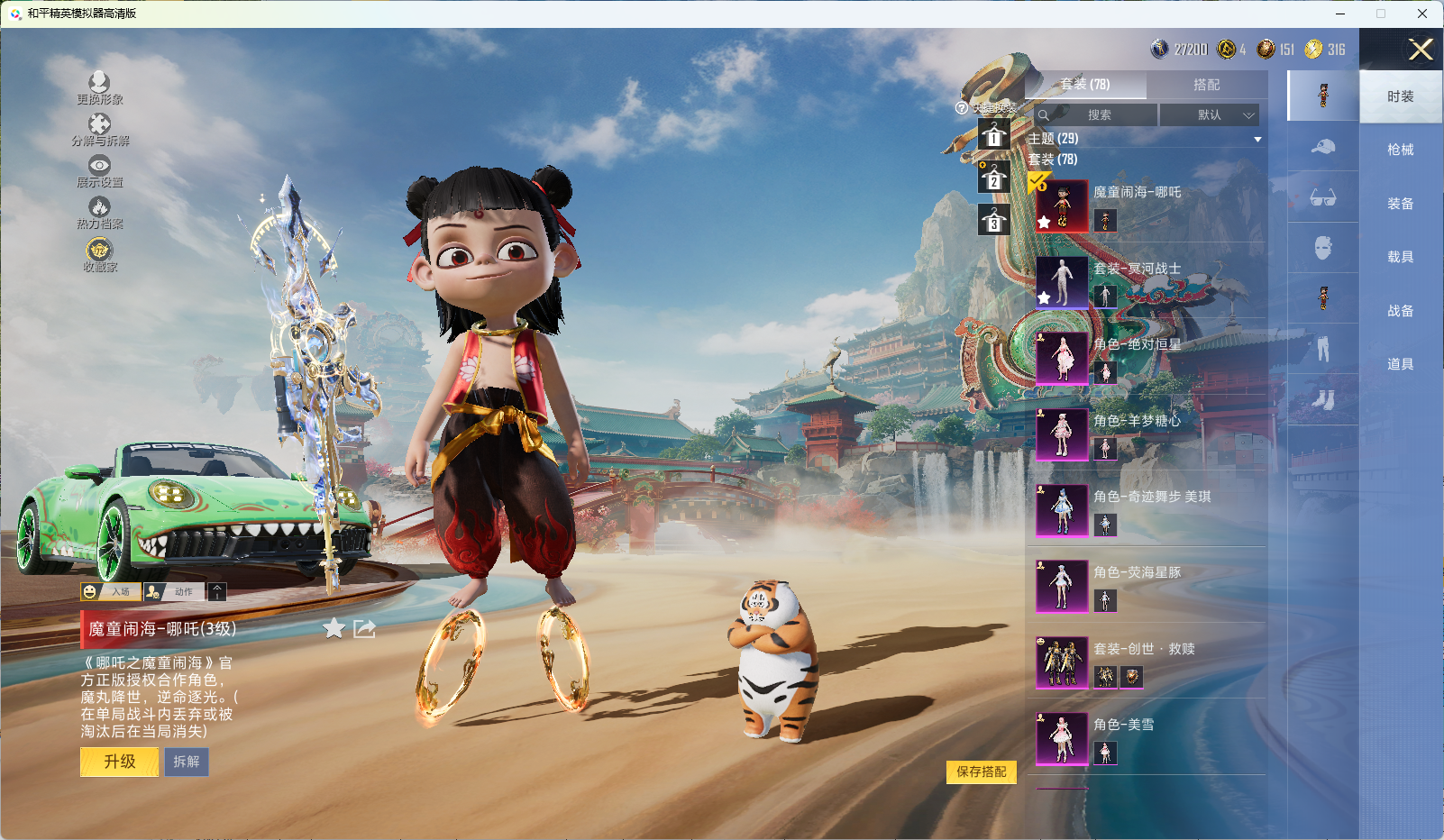The width and height of the screenshot is (1444, 840).
Task: Open 展示设置 display settings
Action: coord(99,169)
